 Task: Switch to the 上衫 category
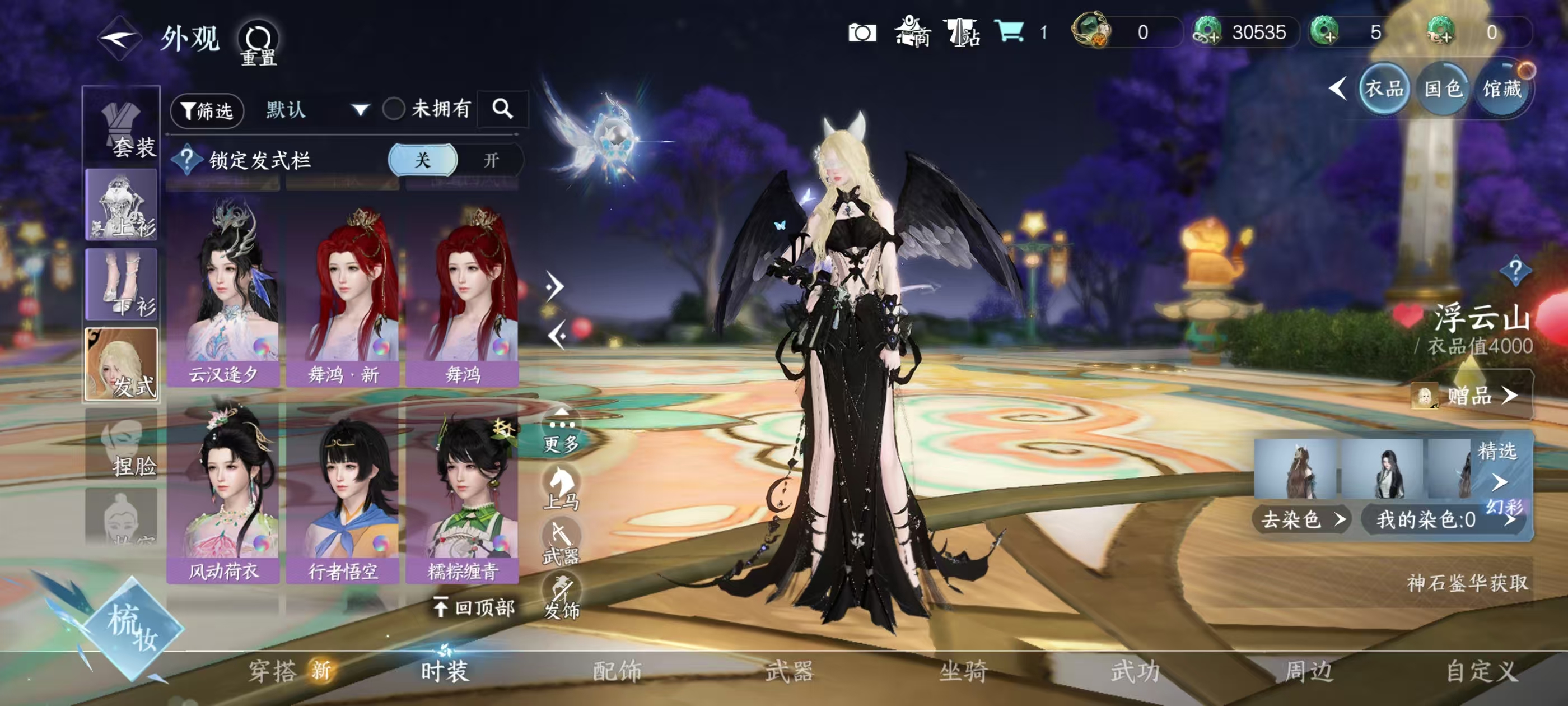122,205
